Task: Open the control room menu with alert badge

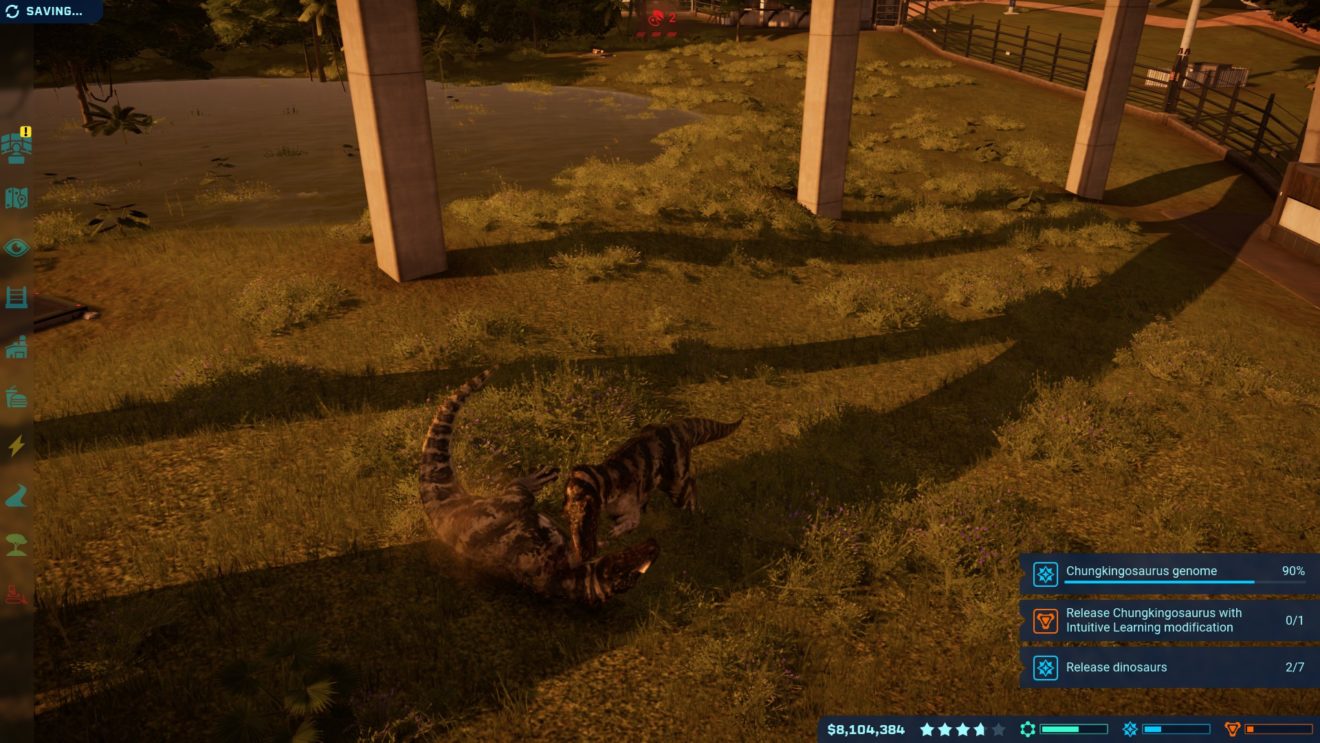Action: pos(17,148)
